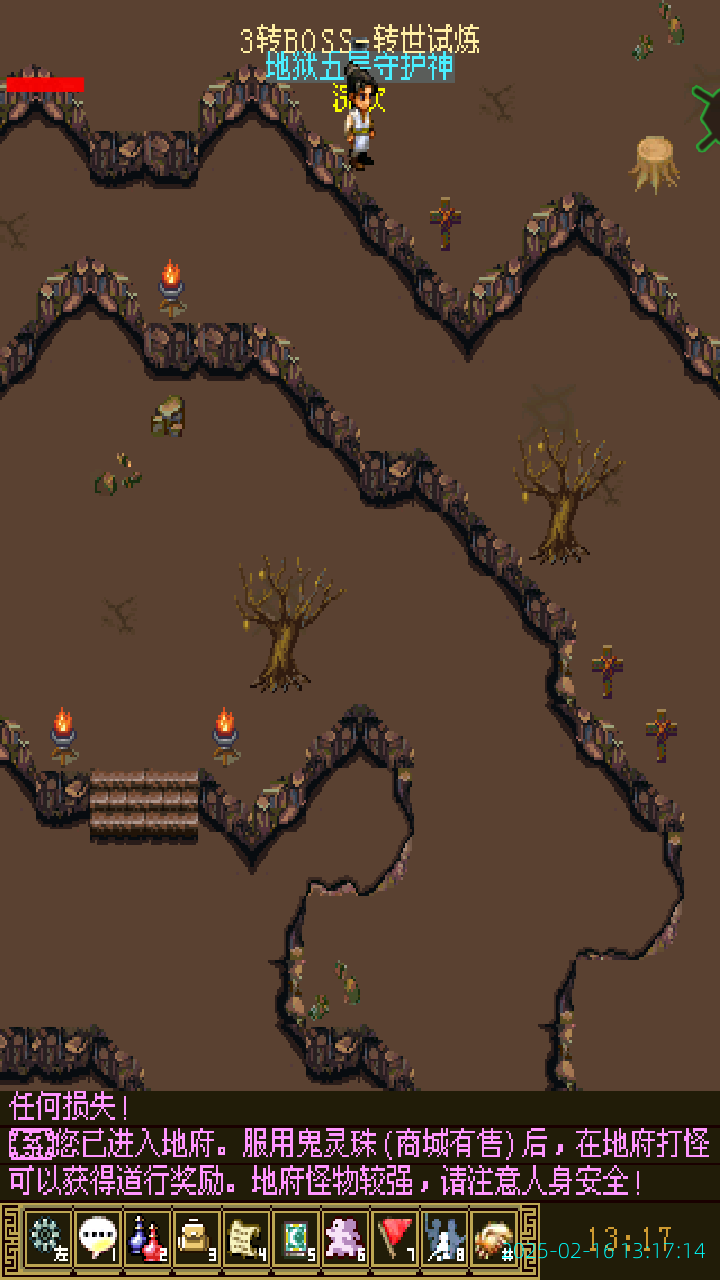The height and width of the screenshot is (1280, 720).
Task: Open the backpack inventory icon
Action: (x=197, y=1238)
